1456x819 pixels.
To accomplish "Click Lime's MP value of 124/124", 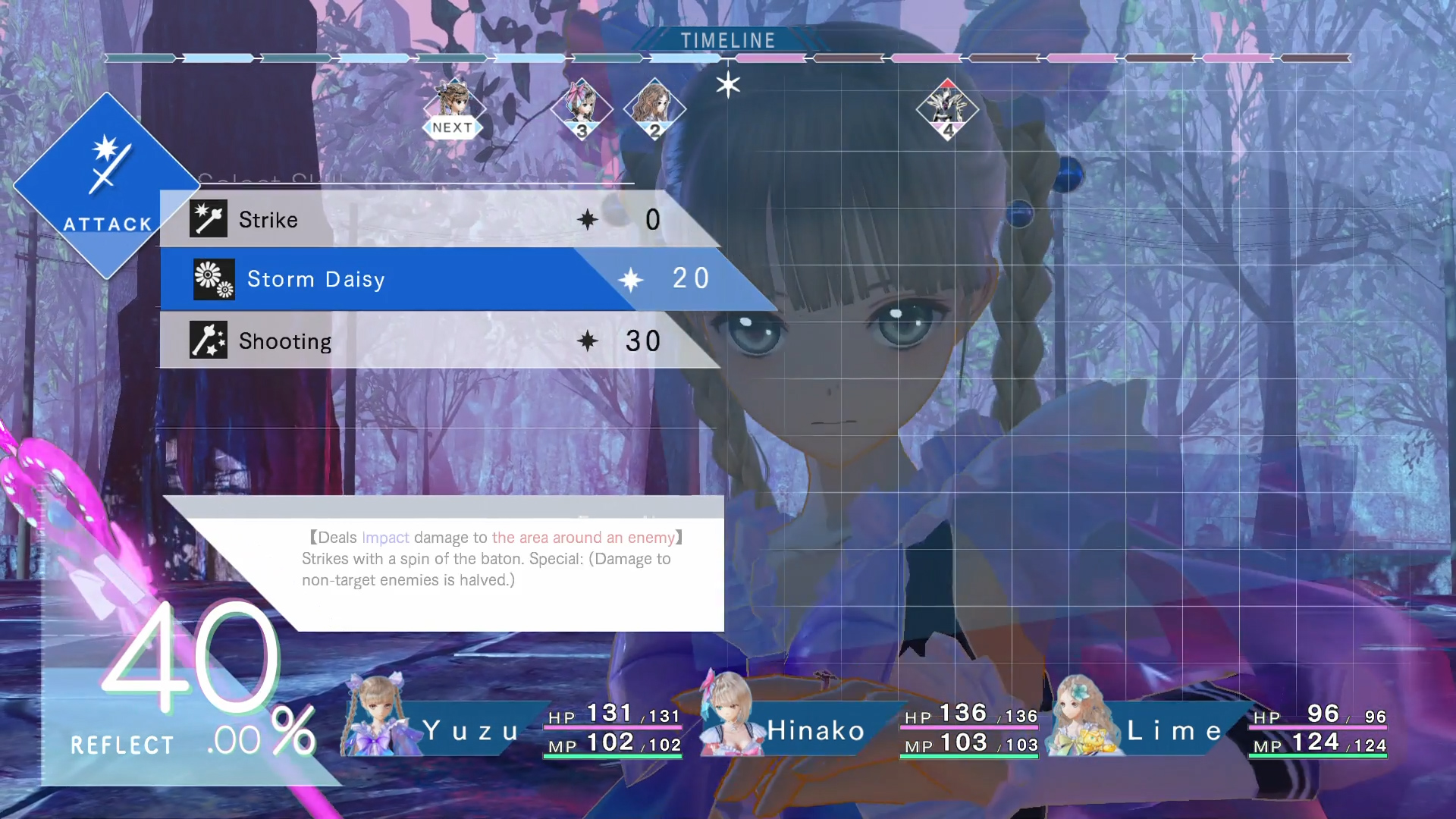I will coord(1323,746).
